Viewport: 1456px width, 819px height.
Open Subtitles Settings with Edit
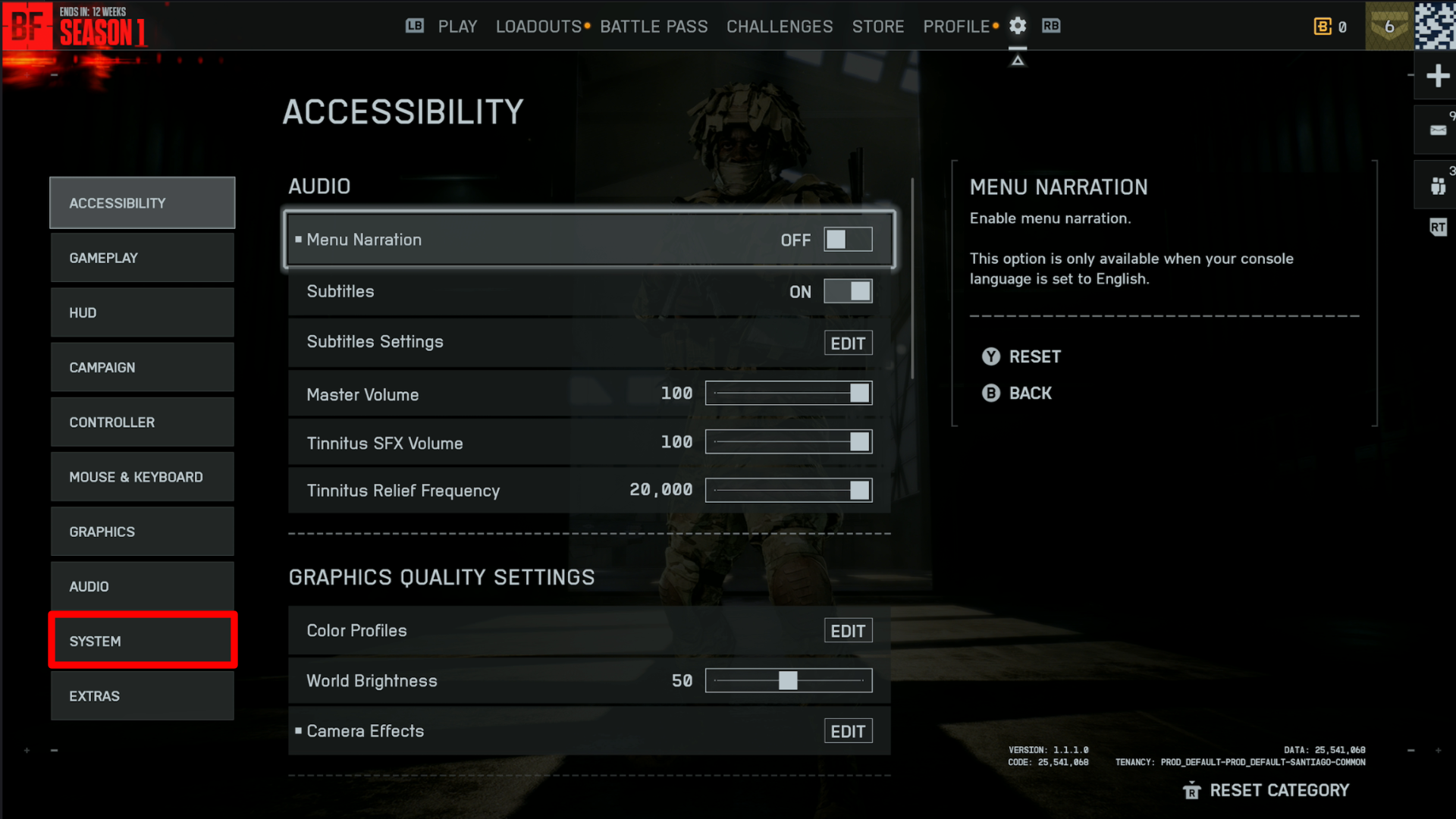(x=847, y=342)
